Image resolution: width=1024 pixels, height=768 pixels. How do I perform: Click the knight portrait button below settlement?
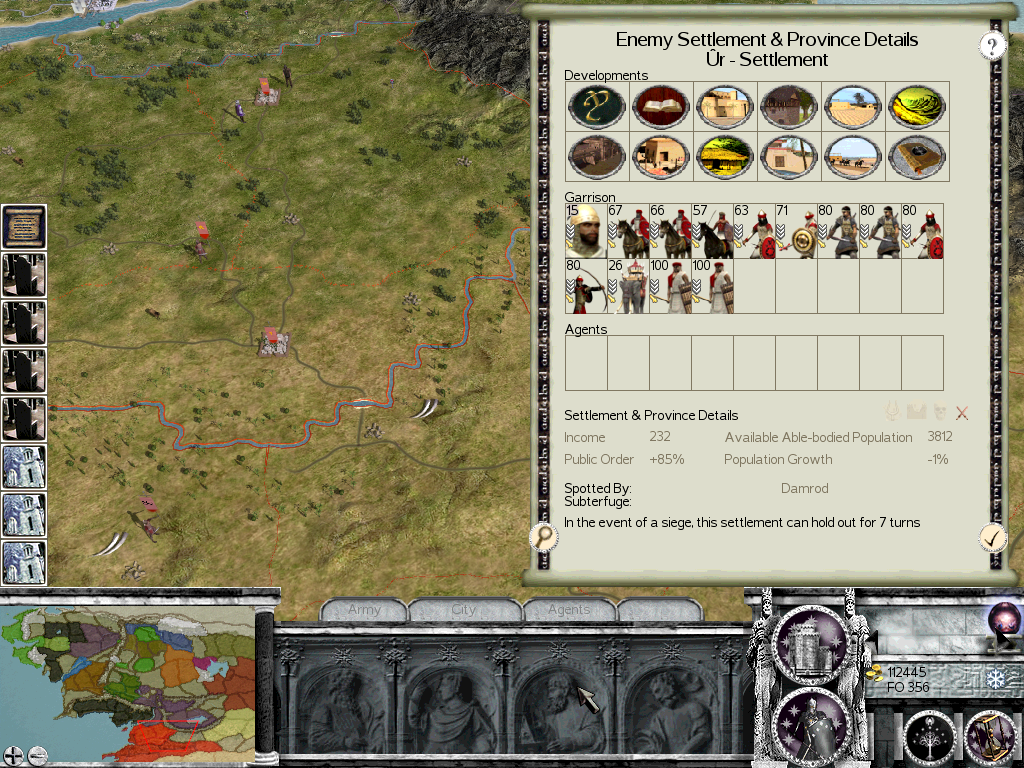[810, 724]
